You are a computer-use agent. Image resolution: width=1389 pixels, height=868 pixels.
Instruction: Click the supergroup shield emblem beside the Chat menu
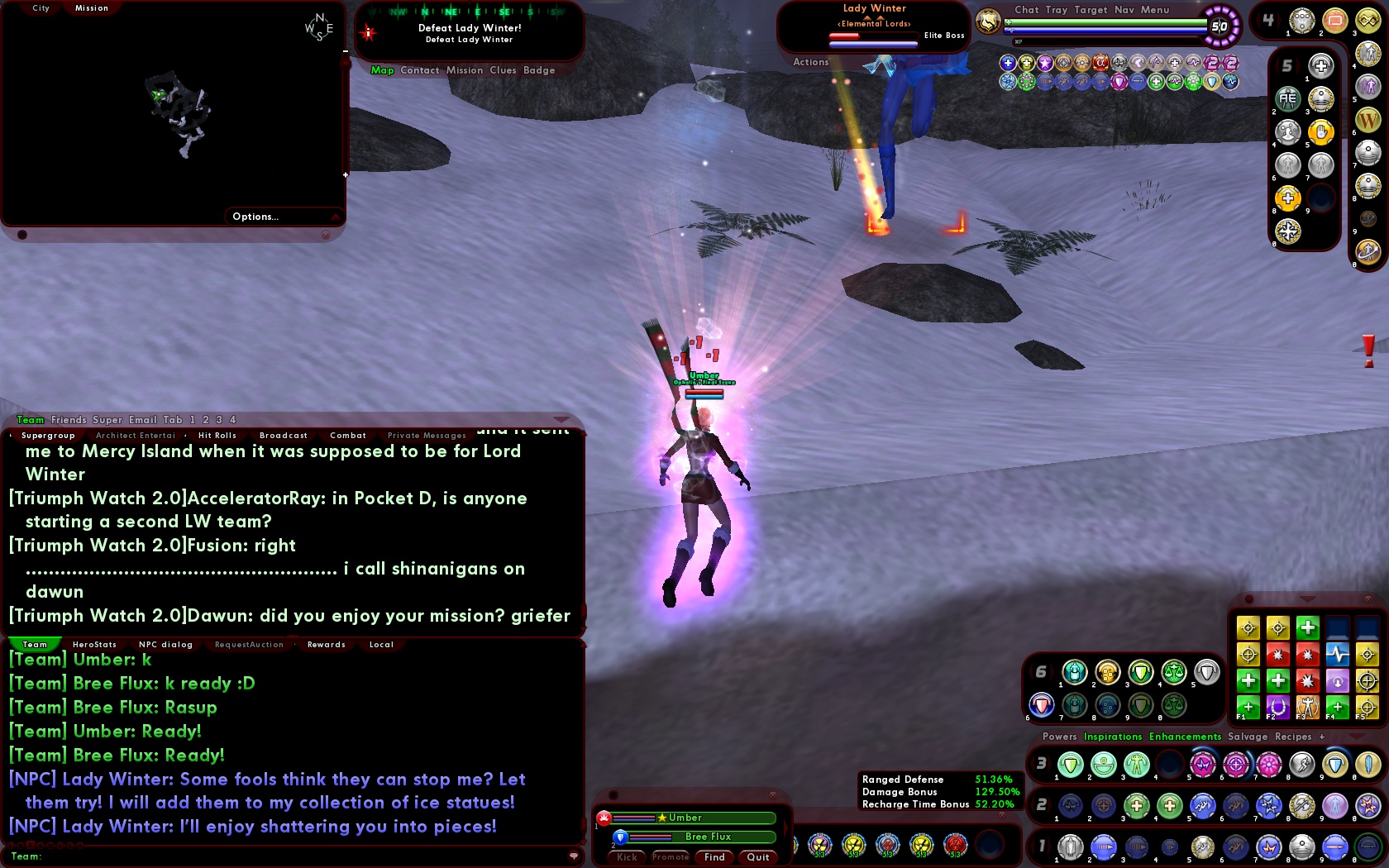pos(990,22)
